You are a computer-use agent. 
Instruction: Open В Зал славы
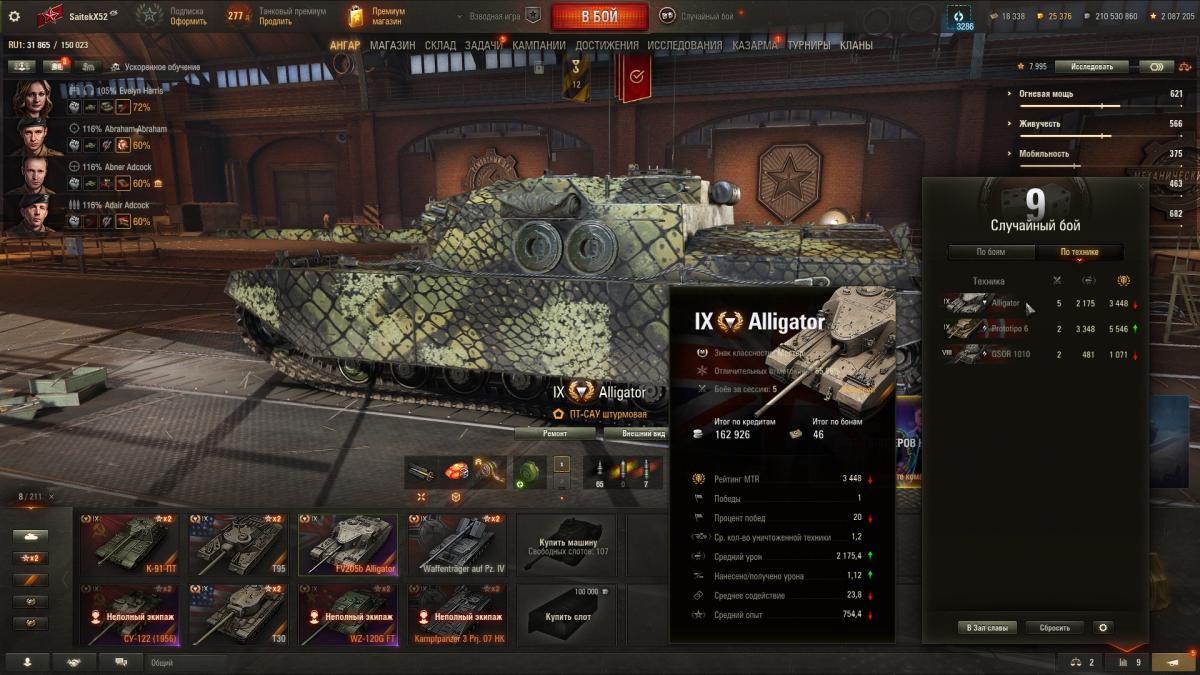coord(987,628)
